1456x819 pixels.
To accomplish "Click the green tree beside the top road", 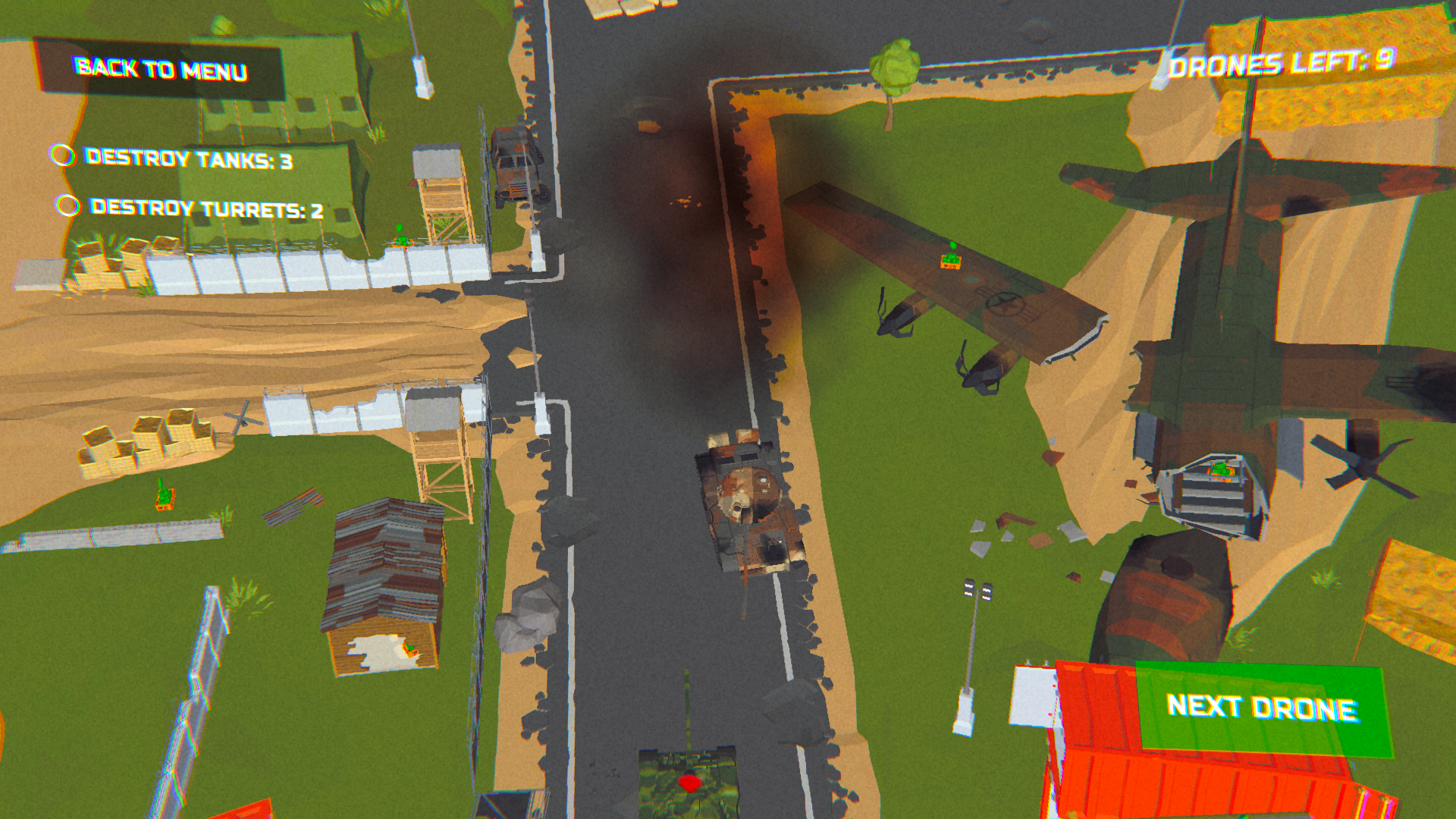I will 897,68.
